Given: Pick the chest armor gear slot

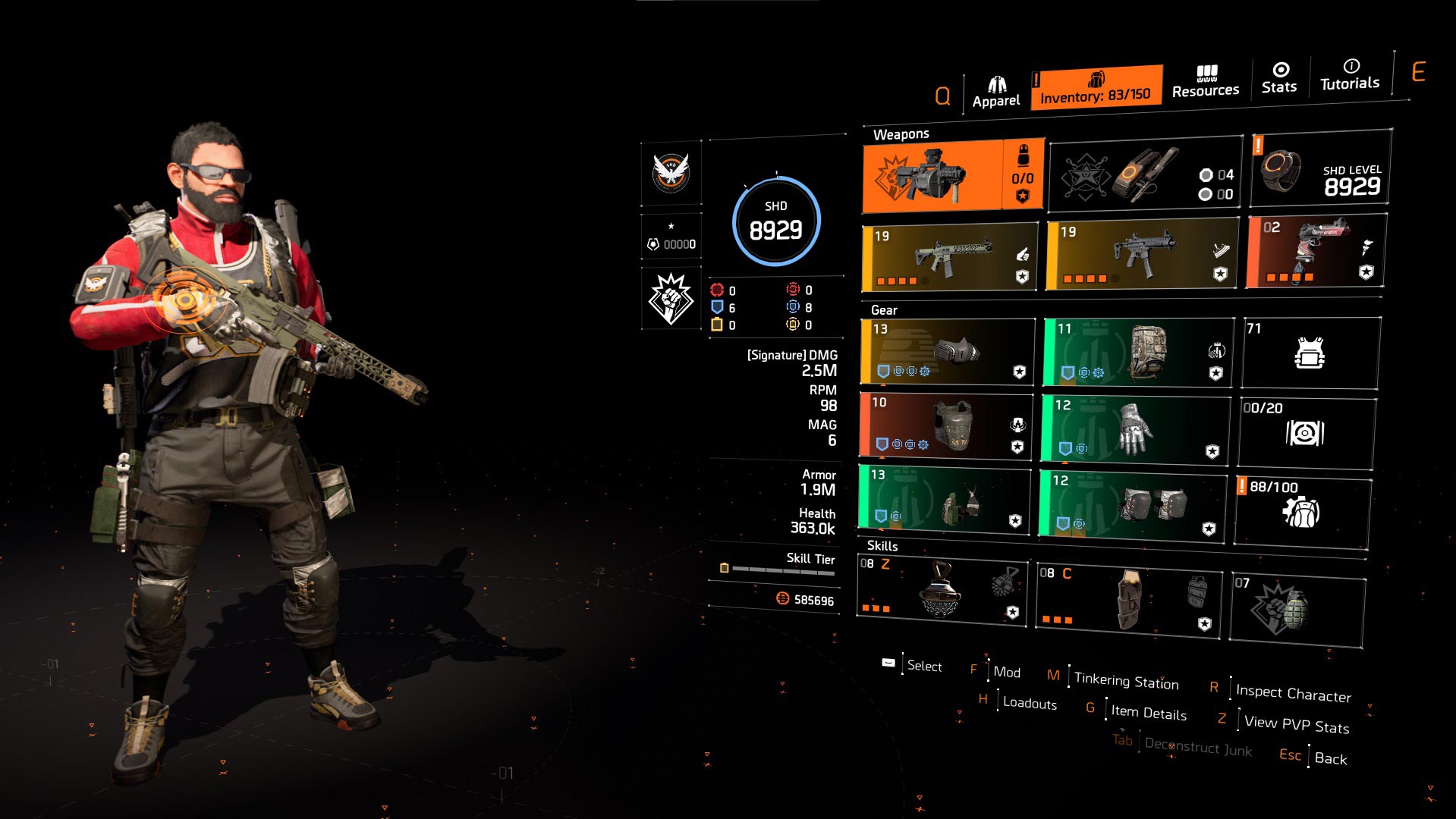Looking at the screenshot, I should point(945,425).
